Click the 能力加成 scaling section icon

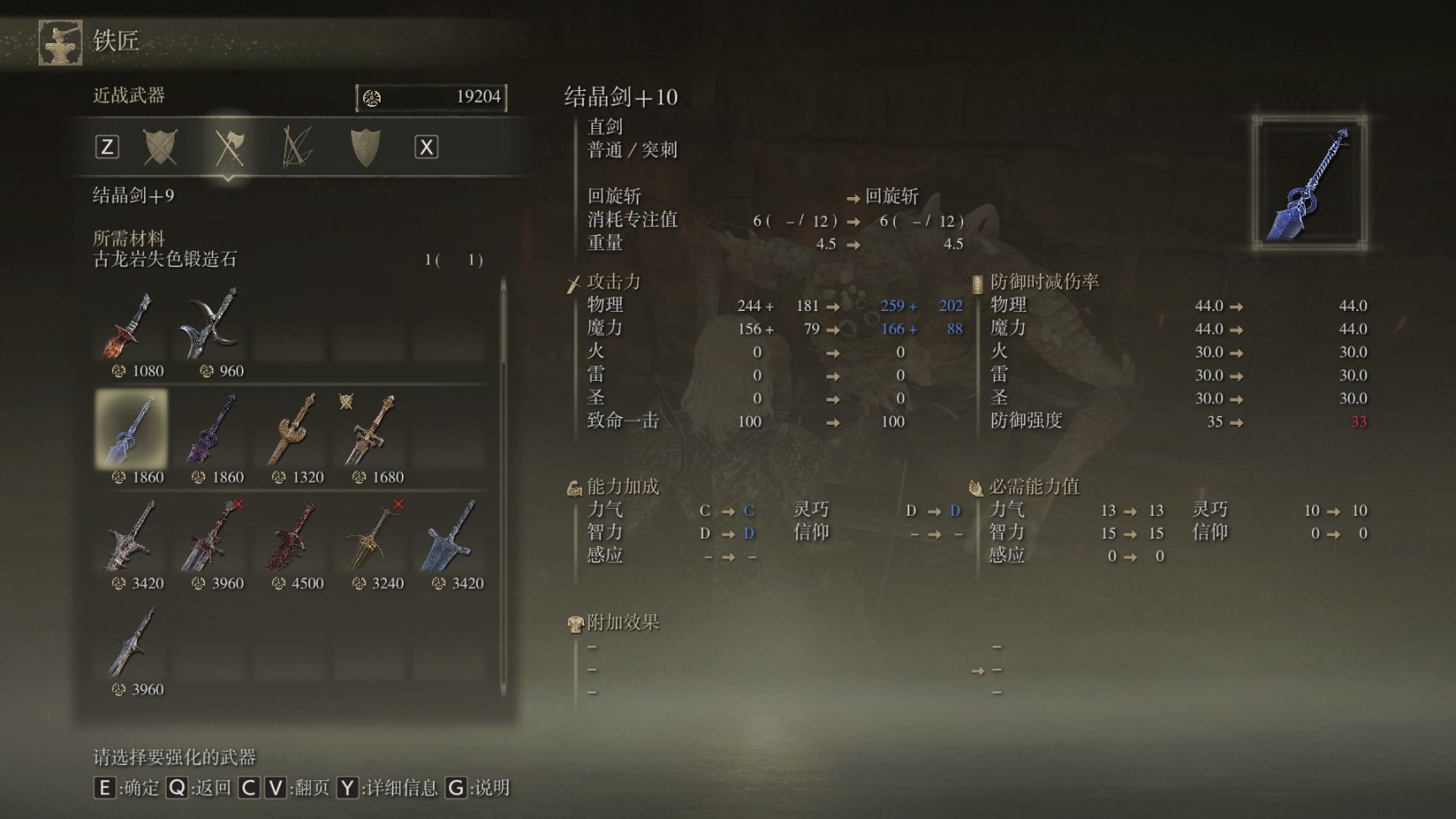(575, 486)
